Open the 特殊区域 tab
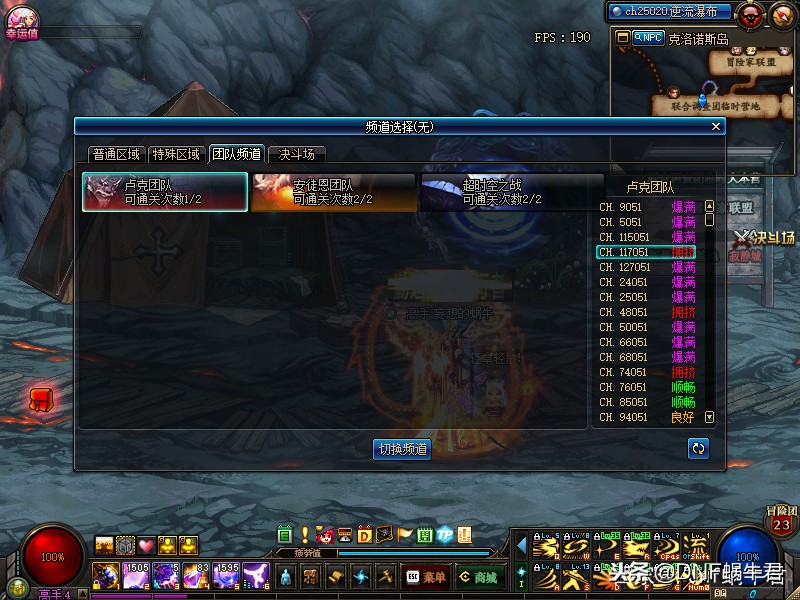The width and height of the screenshot is (800, 600). [x=176, y=154]
